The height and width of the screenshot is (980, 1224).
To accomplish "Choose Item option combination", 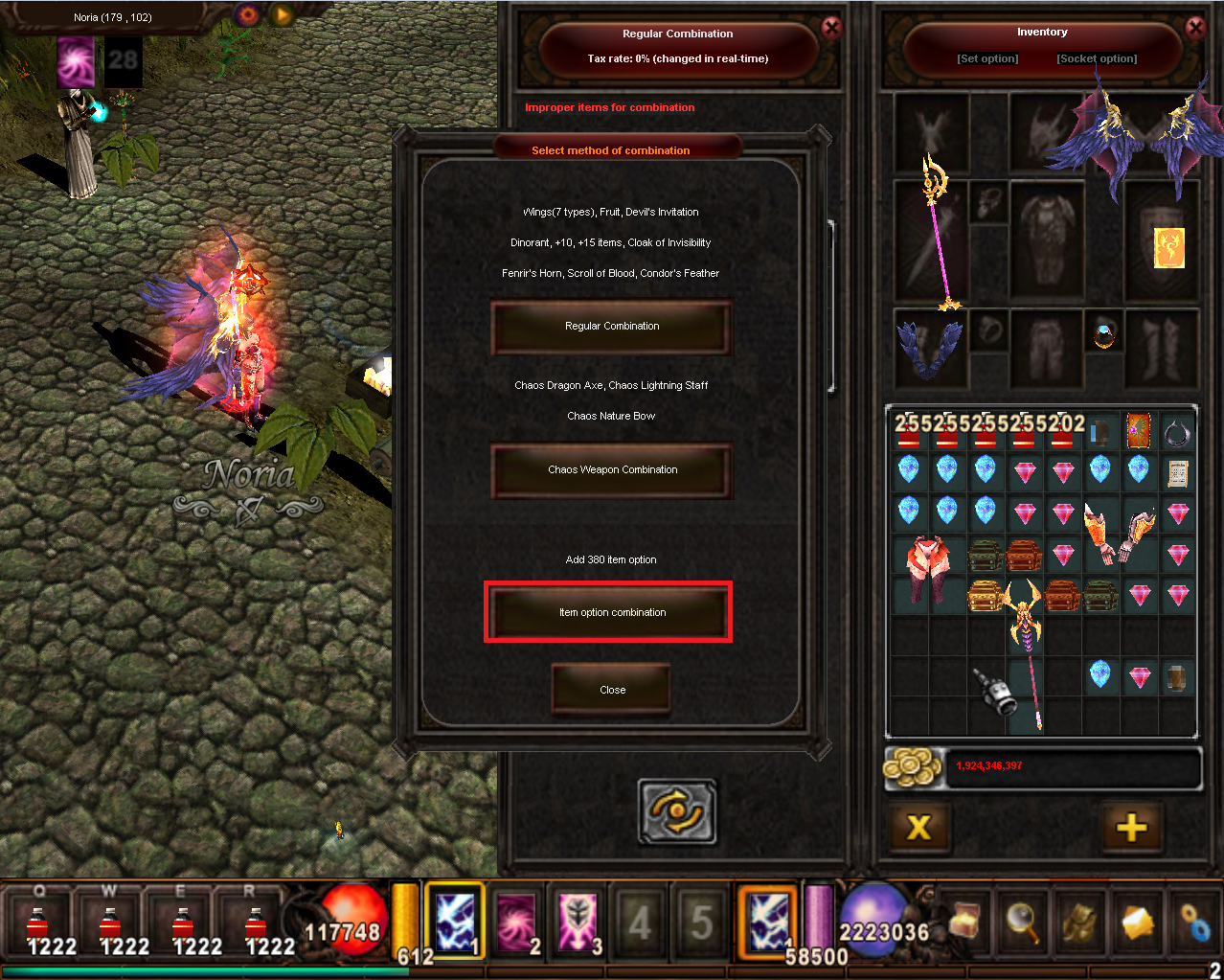I will point(611,613).
